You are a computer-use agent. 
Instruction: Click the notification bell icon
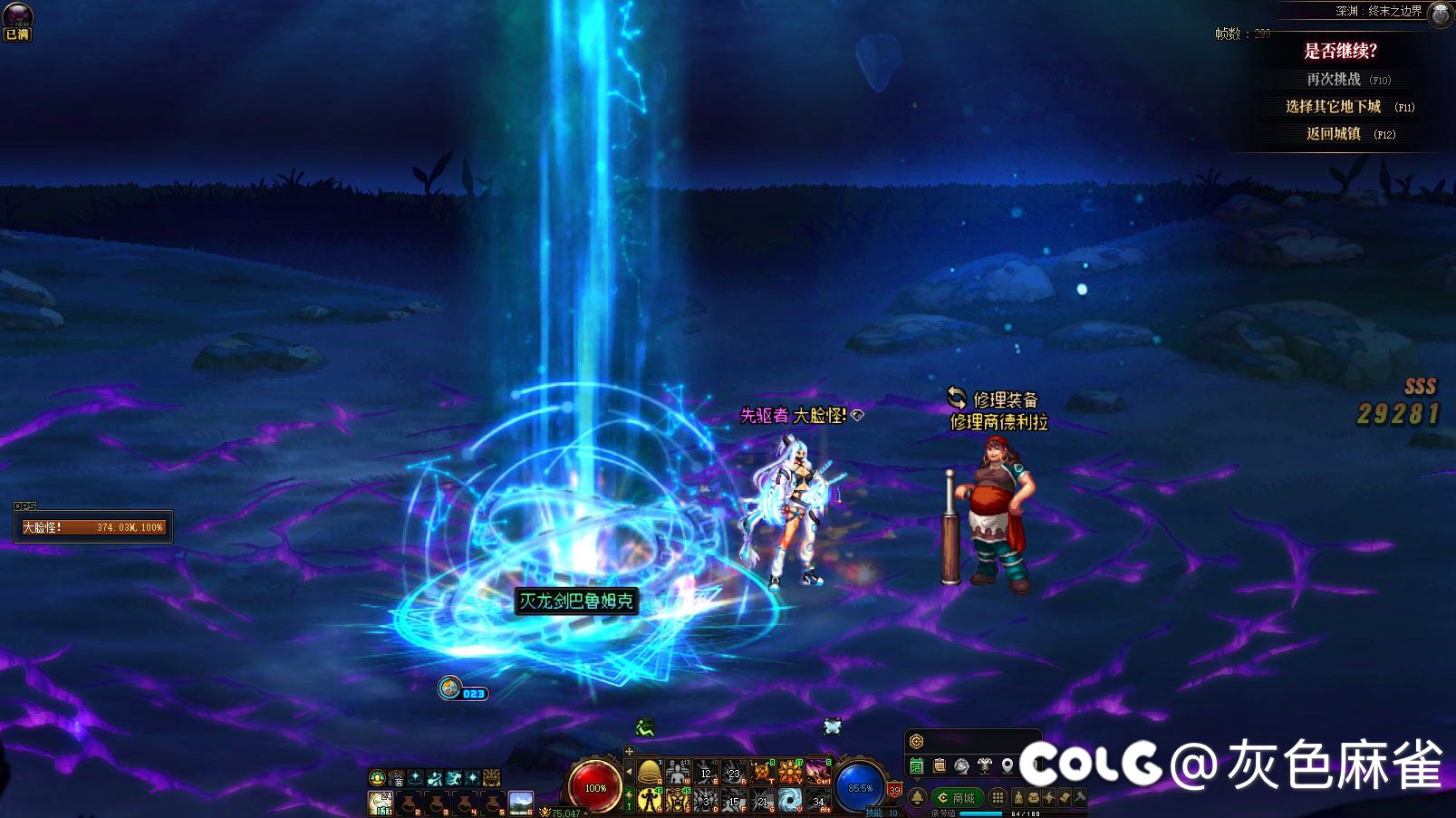pyautogui.click(x=917, y=798)
